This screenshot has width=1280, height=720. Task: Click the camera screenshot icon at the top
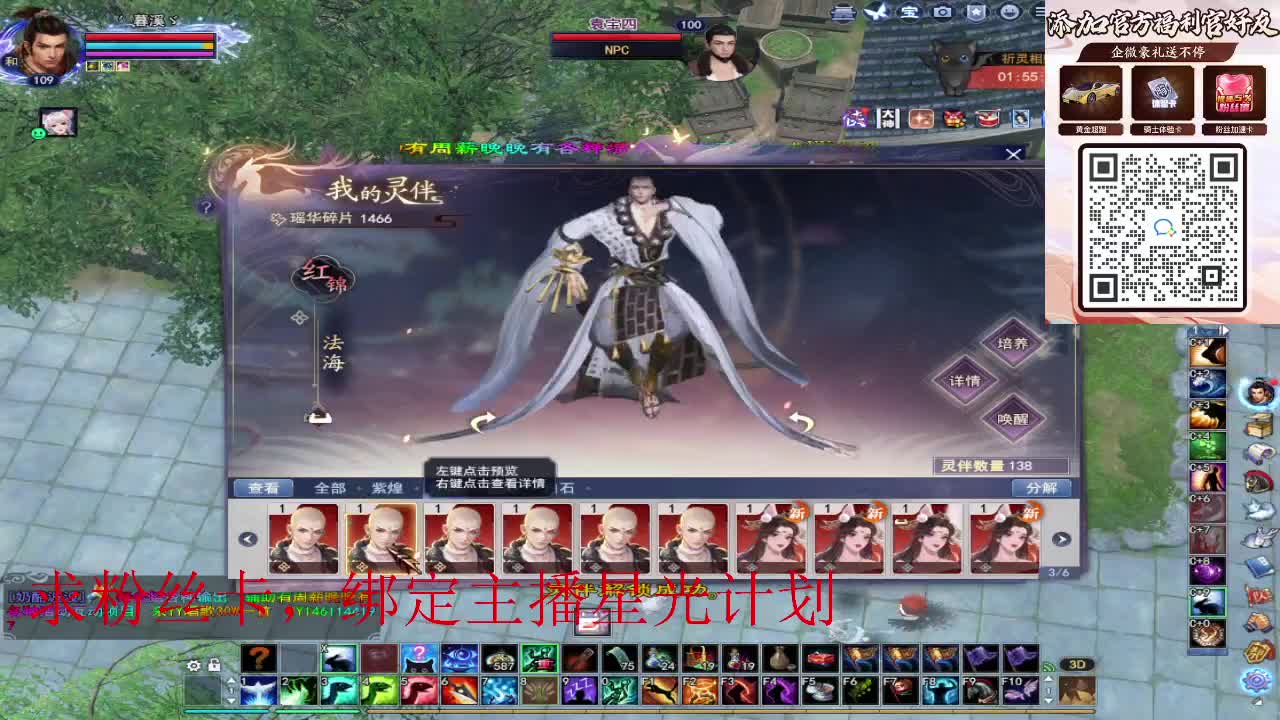[941, 12]
